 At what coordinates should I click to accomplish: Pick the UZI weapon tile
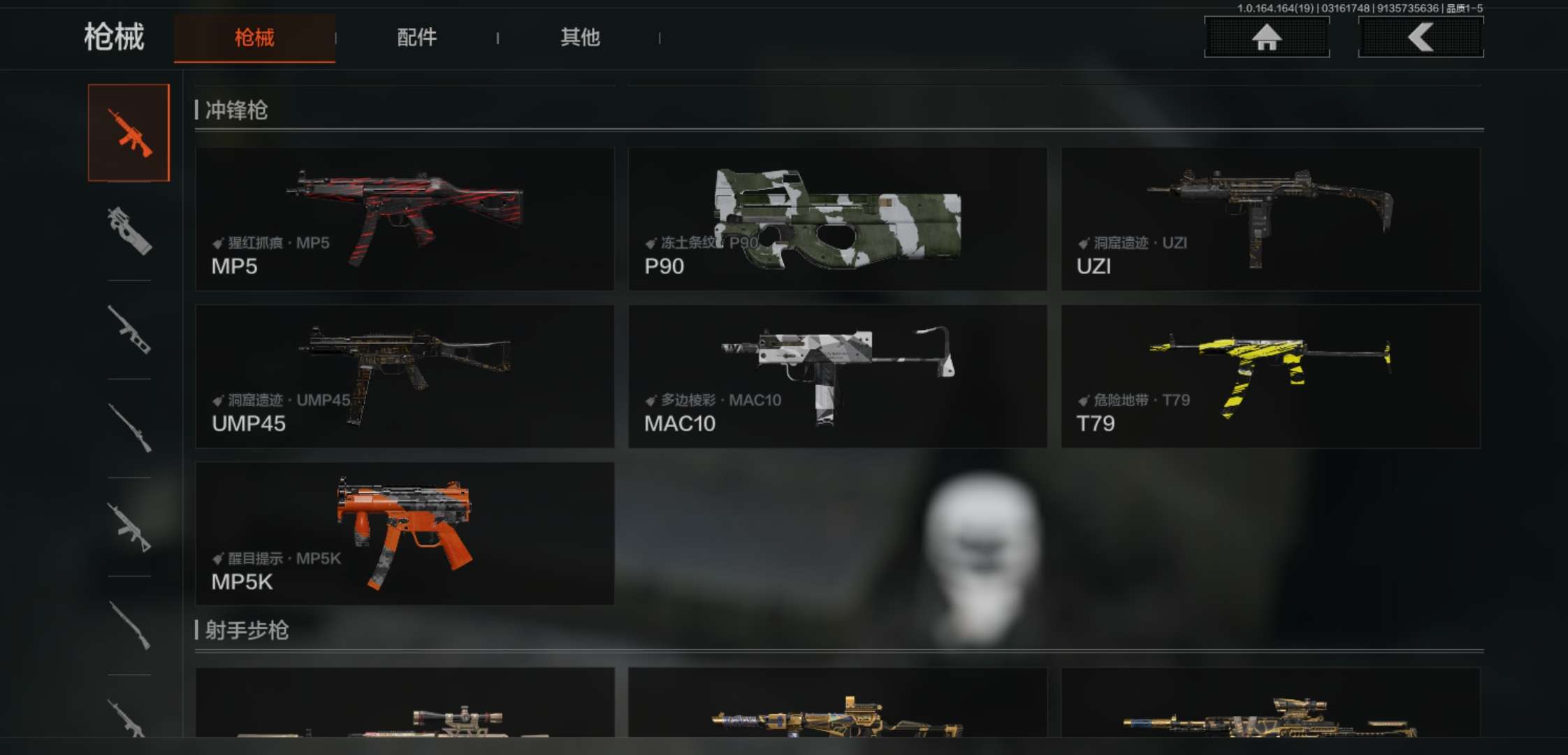[1270, 219]
